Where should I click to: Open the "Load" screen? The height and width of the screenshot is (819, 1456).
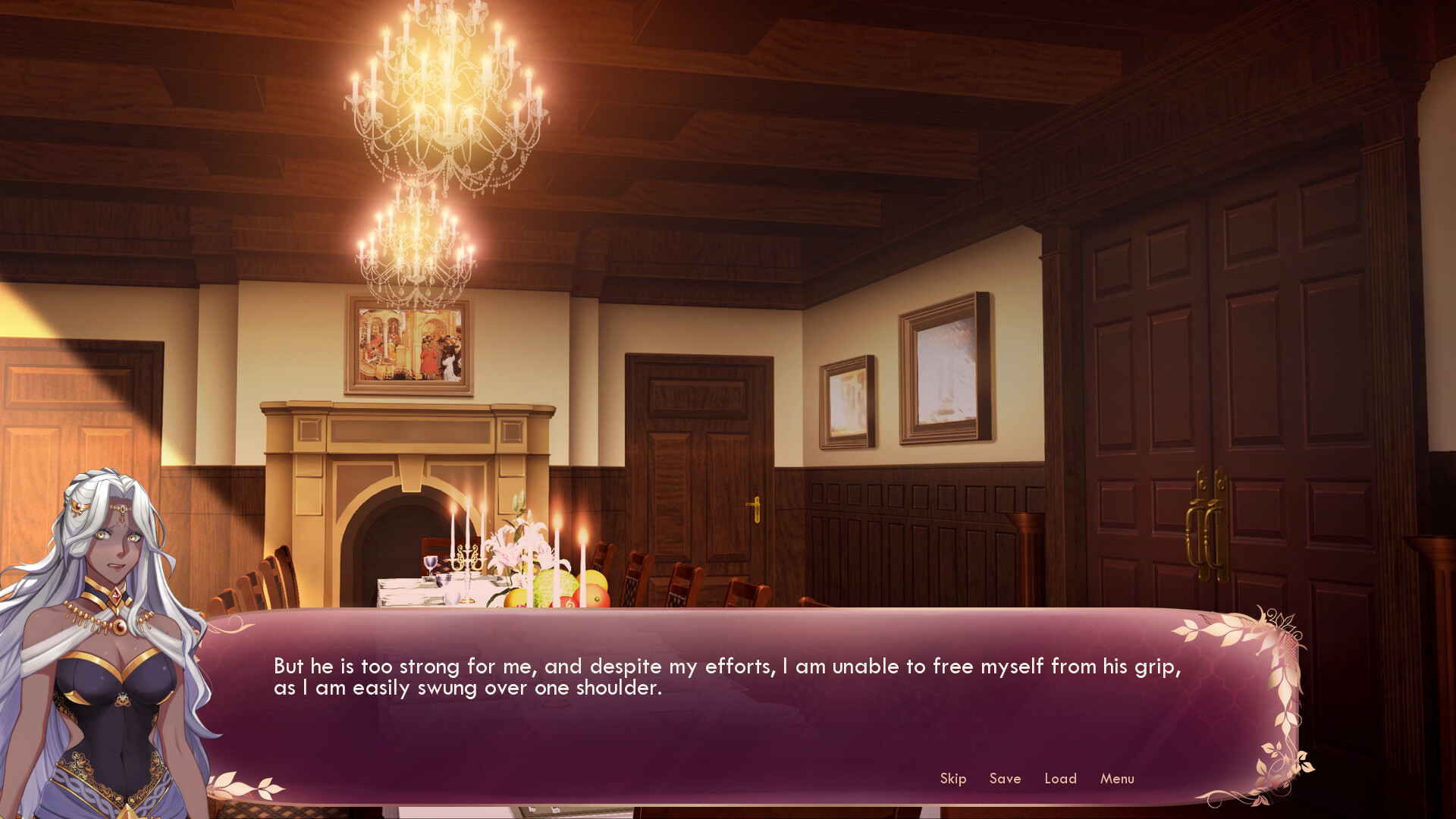pyautogui.click(x=1061, y=779)
